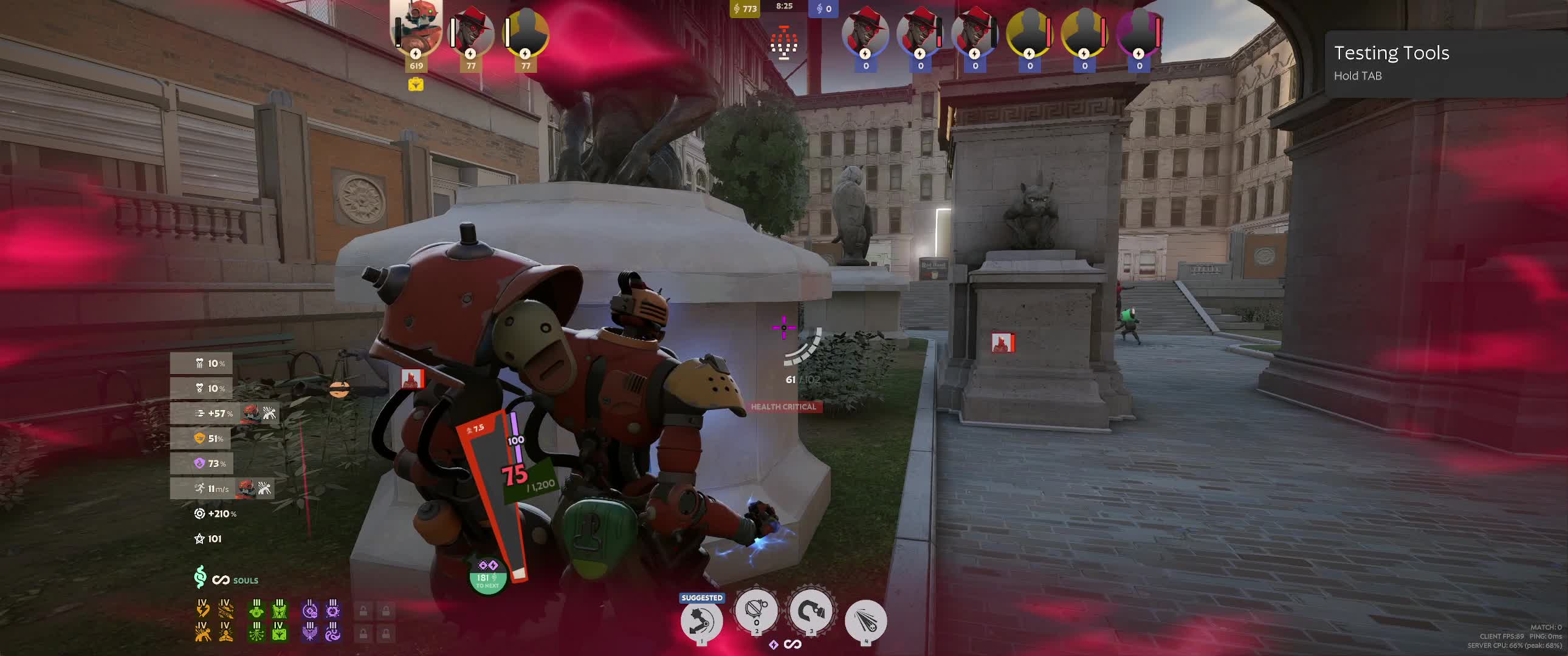
Task: Select the purple-ringed enemy silhouette portrait
Action: point(1138,35)
